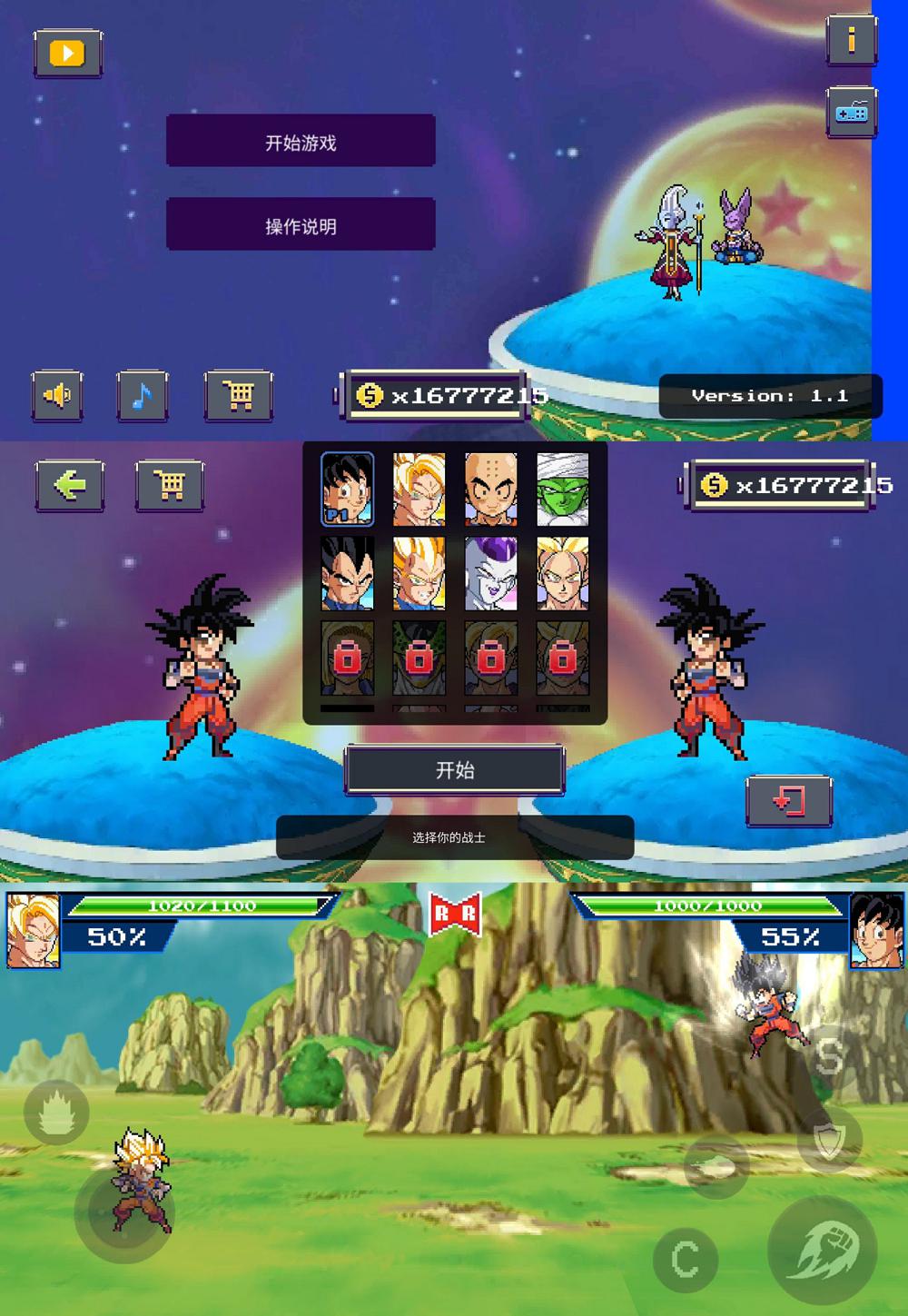
Task: Open the shop cart beside the back arrow
Action: 169,485
